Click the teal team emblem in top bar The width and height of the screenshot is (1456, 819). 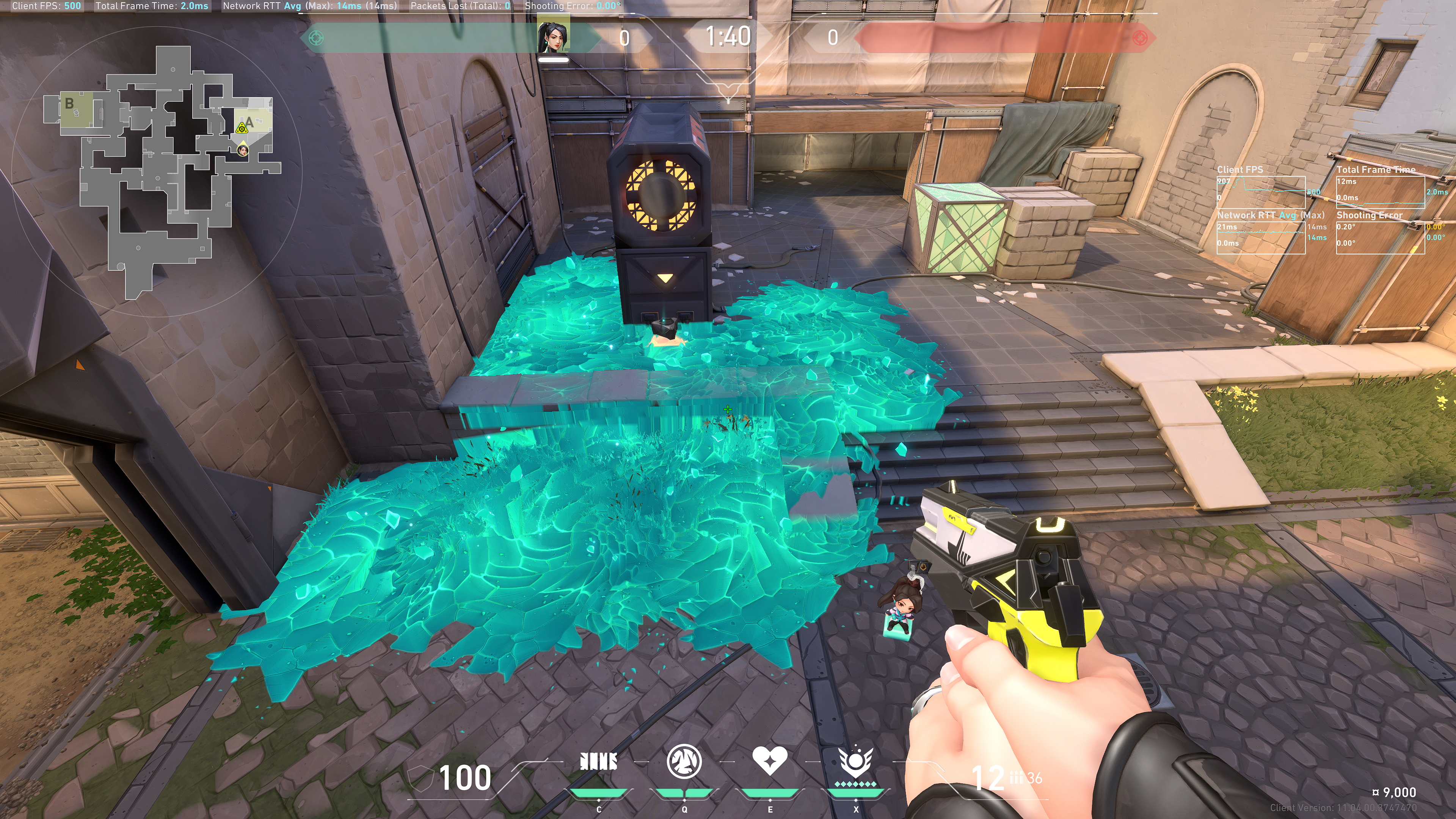coord(317,38)
